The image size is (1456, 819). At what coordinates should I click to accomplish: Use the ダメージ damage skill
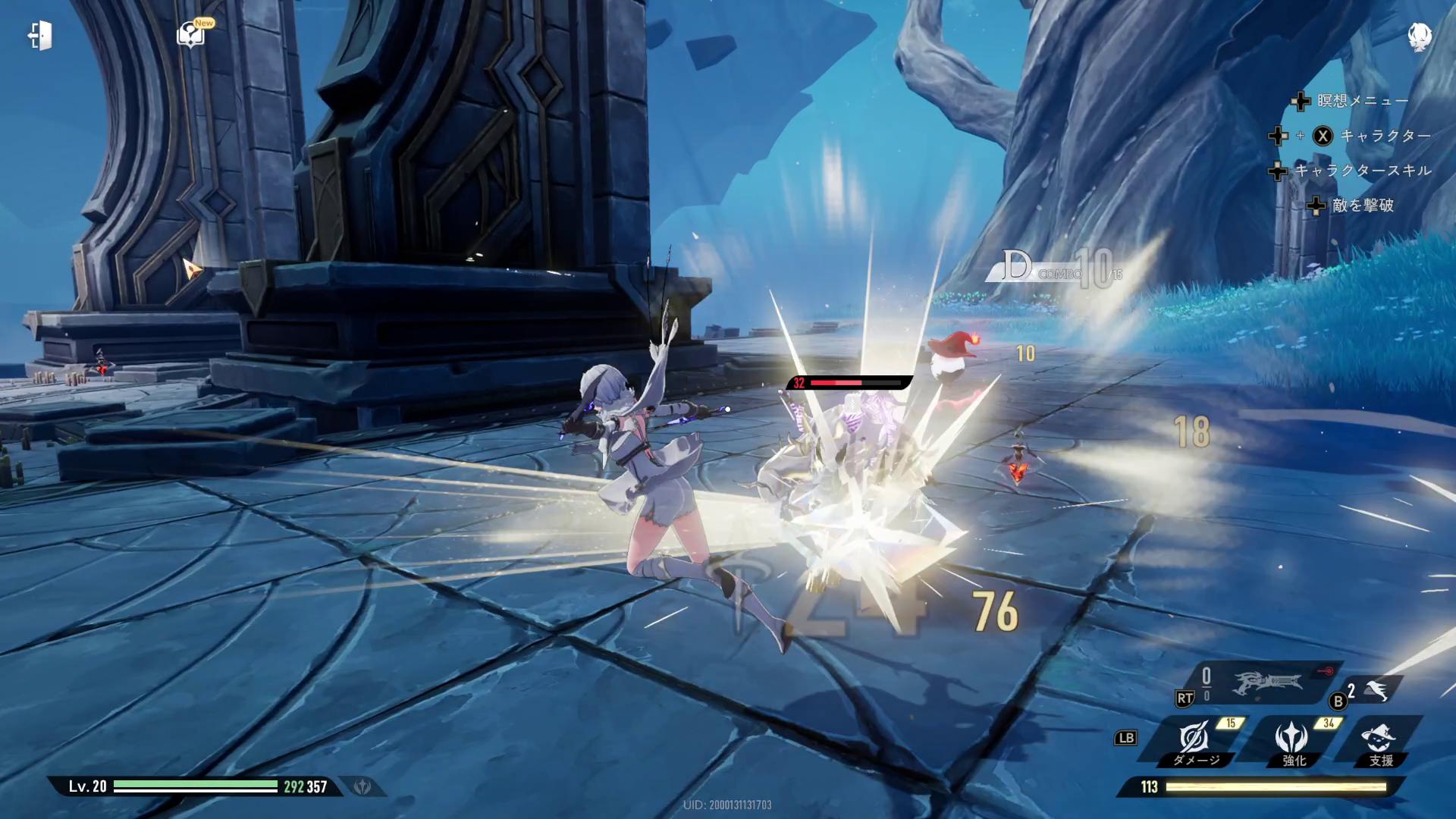(1194, 741)
